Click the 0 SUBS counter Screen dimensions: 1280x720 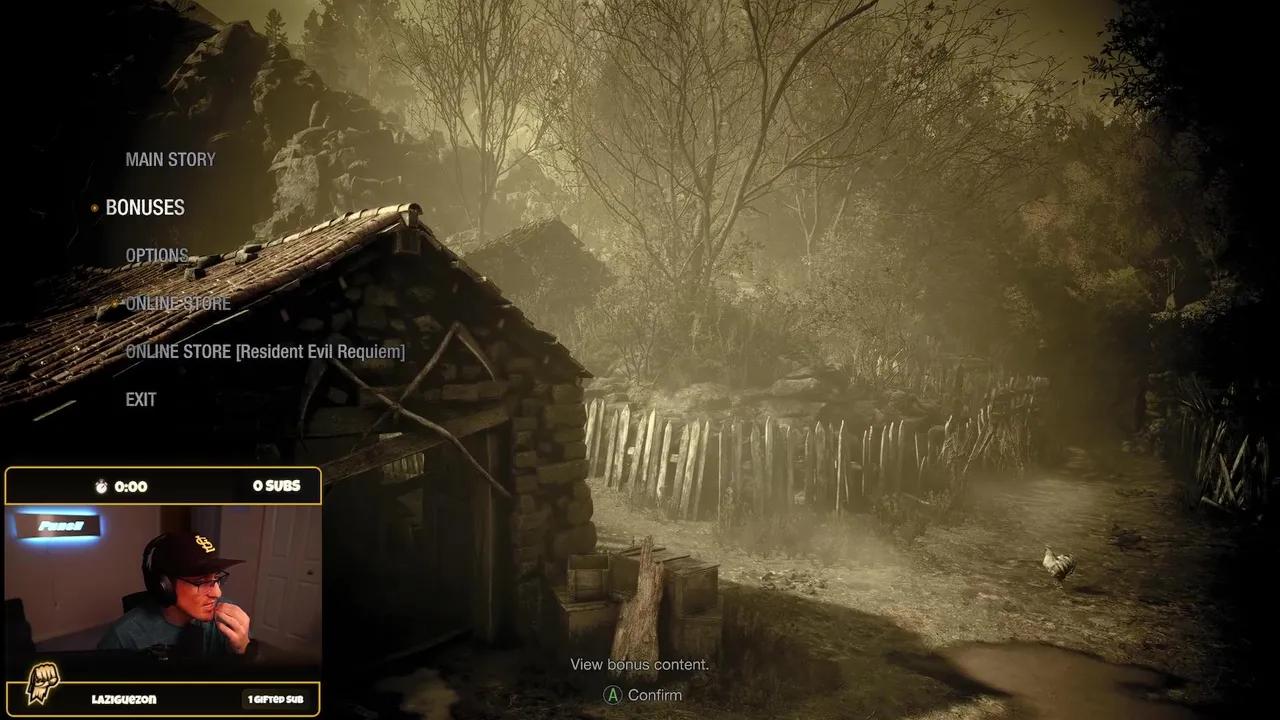pyautogui.click(x=276, y=486)
